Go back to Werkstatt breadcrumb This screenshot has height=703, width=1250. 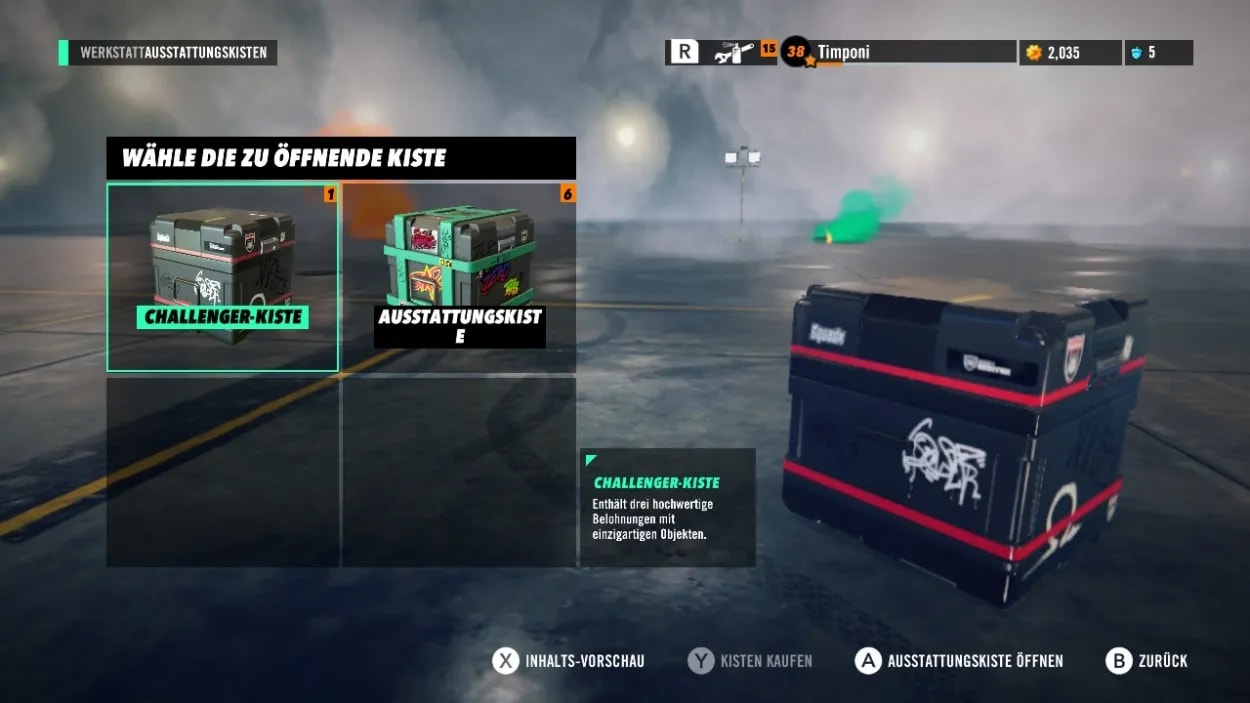(112, 53)
